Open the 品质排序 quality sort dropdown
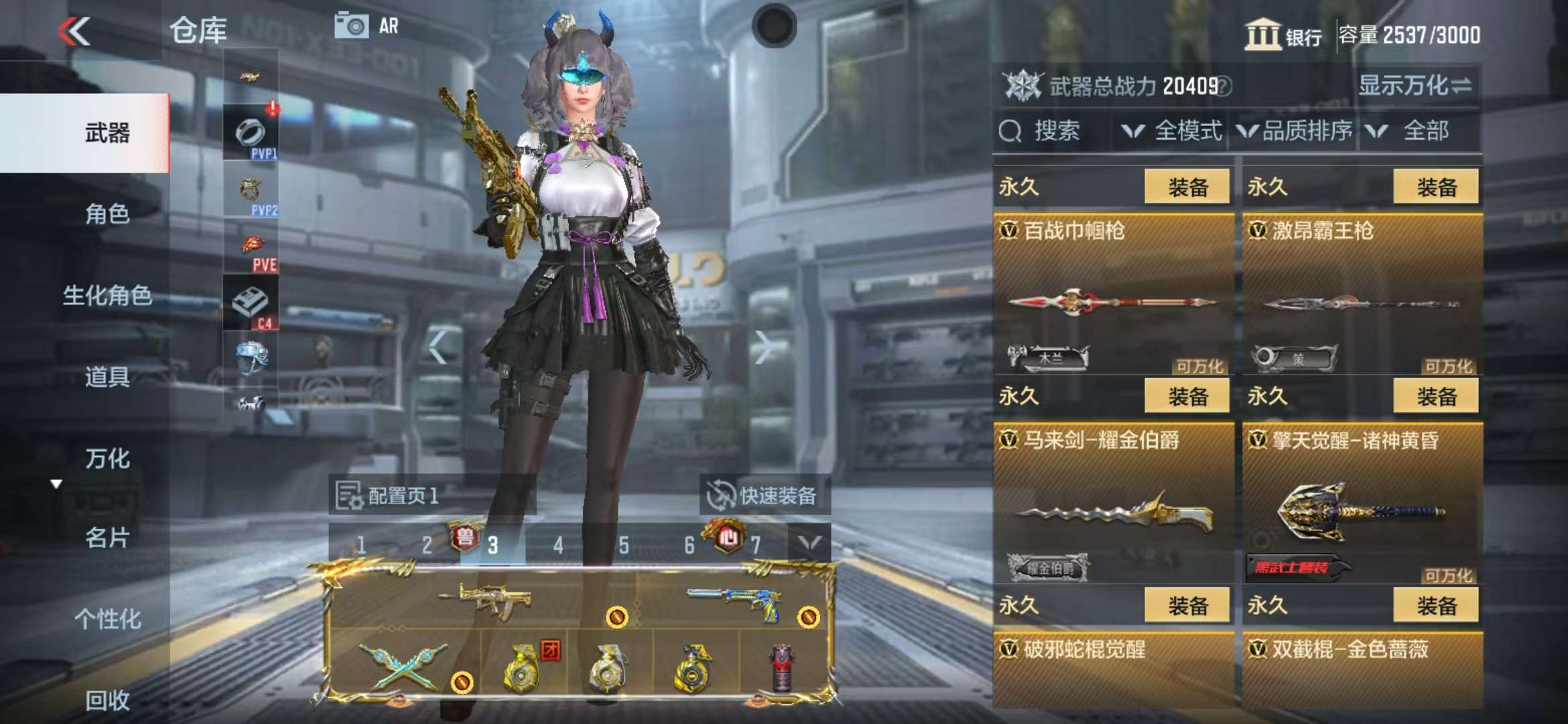 [1297, 131]
